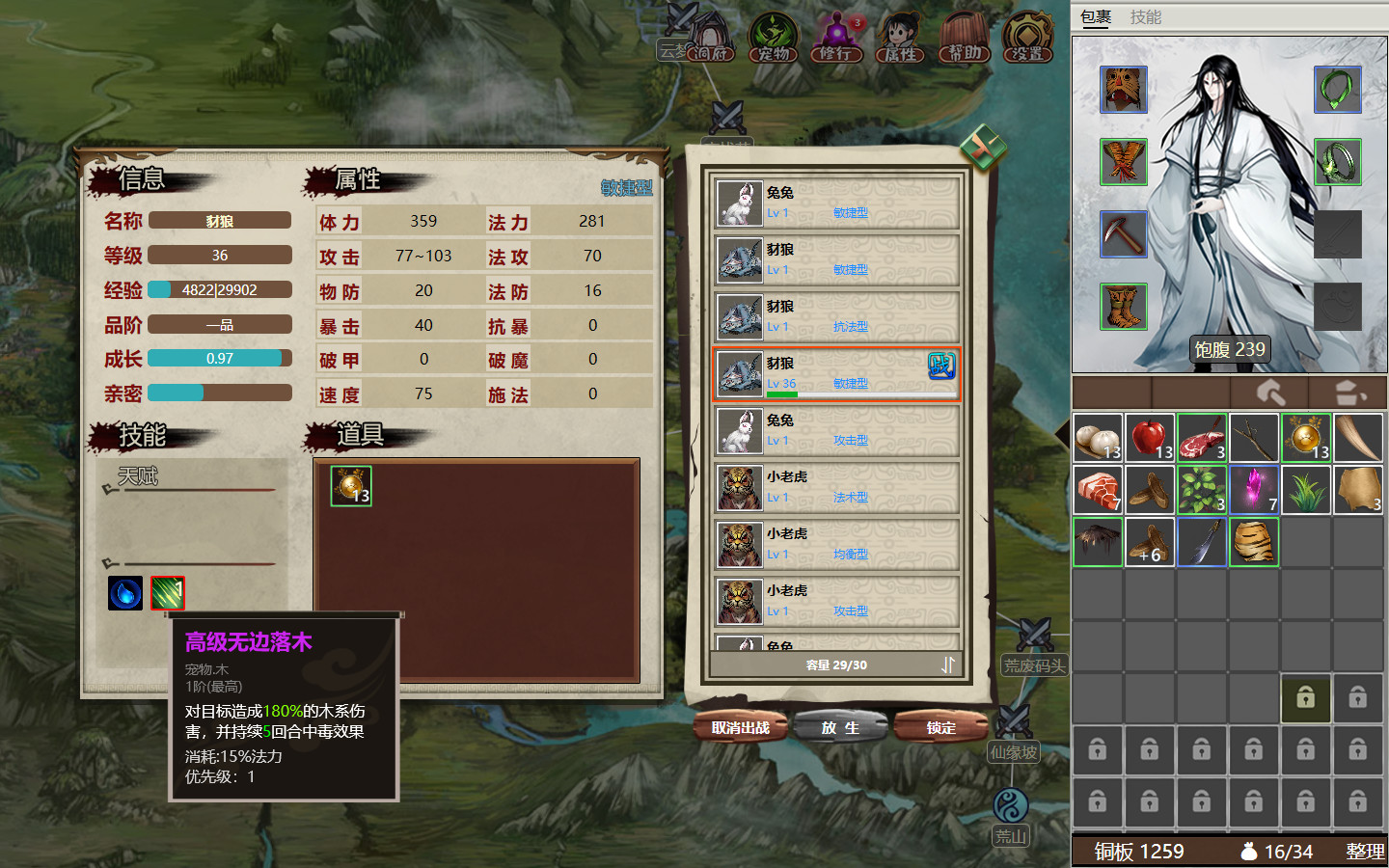
Task: Toggle the pet list sort arrows
Action: (x=948, y=665)
